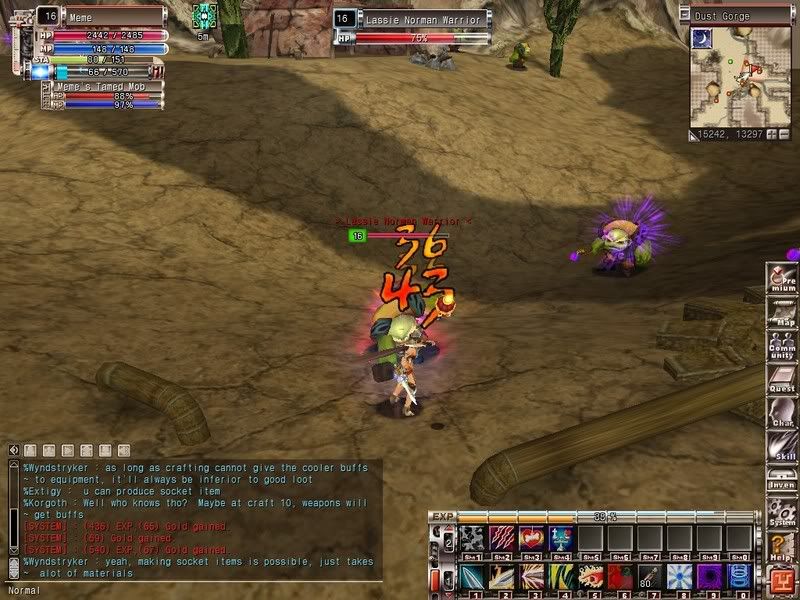Screen dimensions: 800x600
Task: Open the System settings menu
Action: (782, 514)
